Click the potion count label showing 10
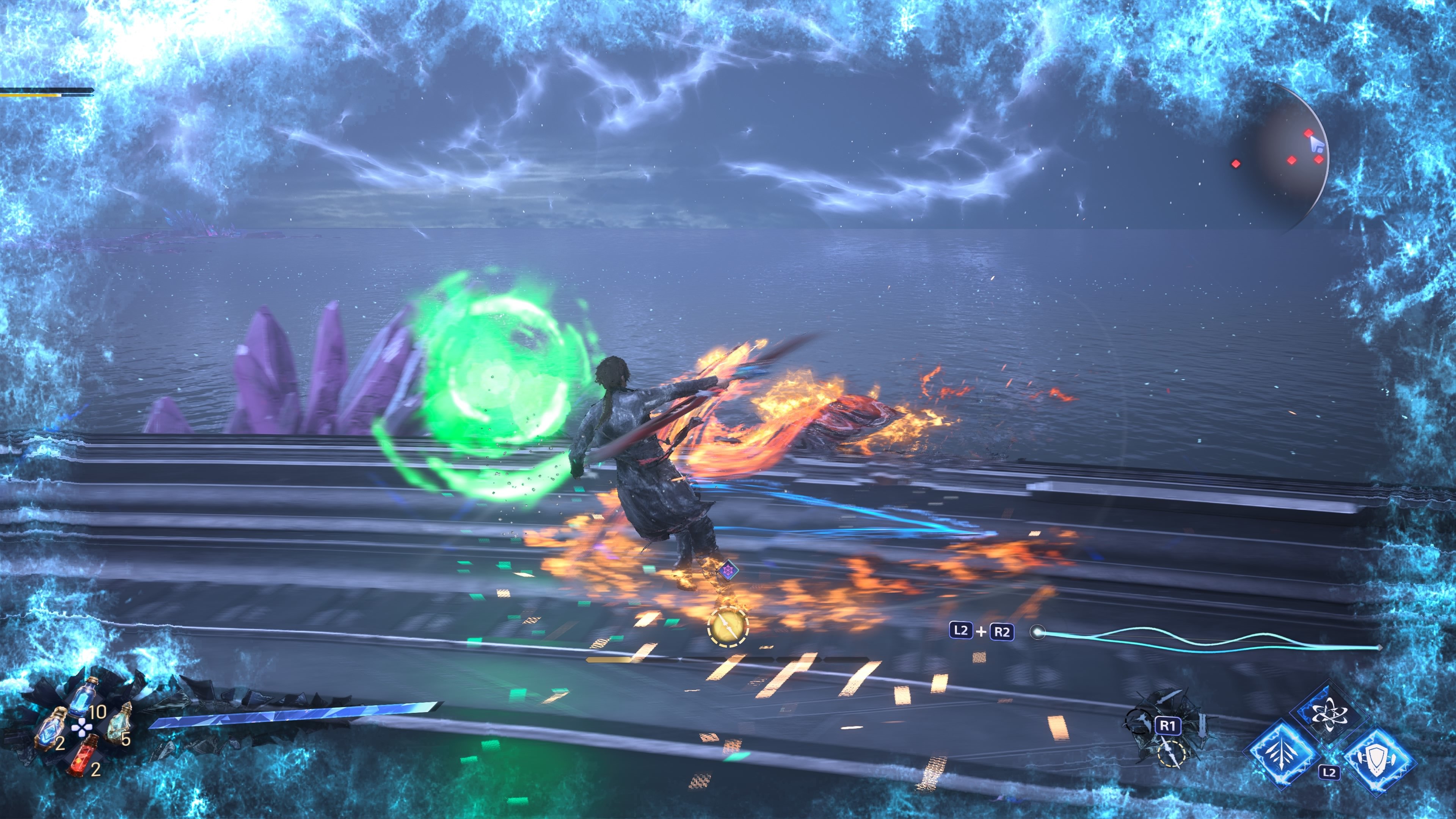This screenshot has height=819, width=1456. [x=98, y=712]
